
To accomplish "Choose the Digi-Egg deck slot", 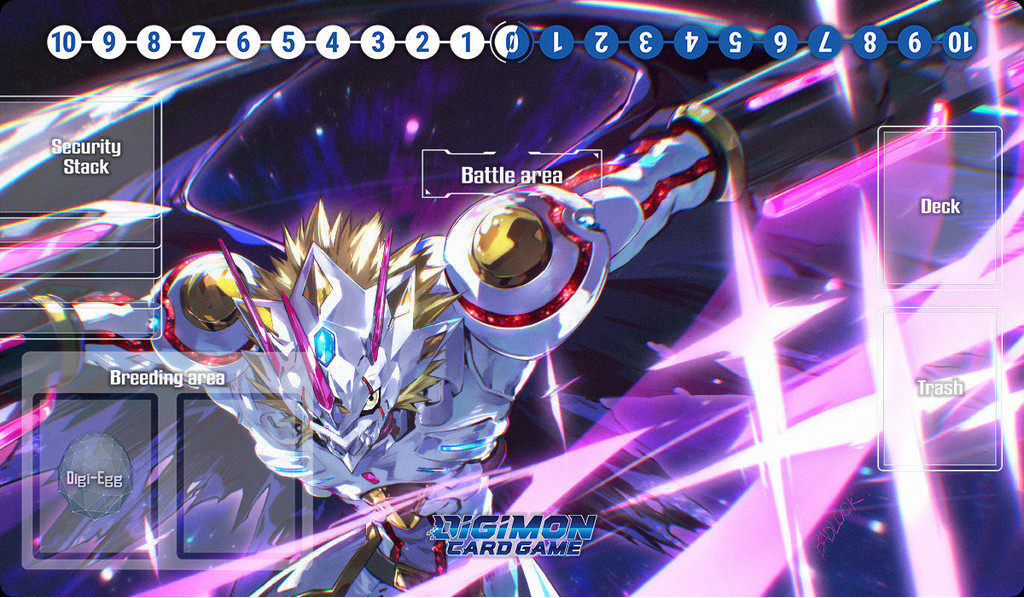I will click(x=95, y=476).
